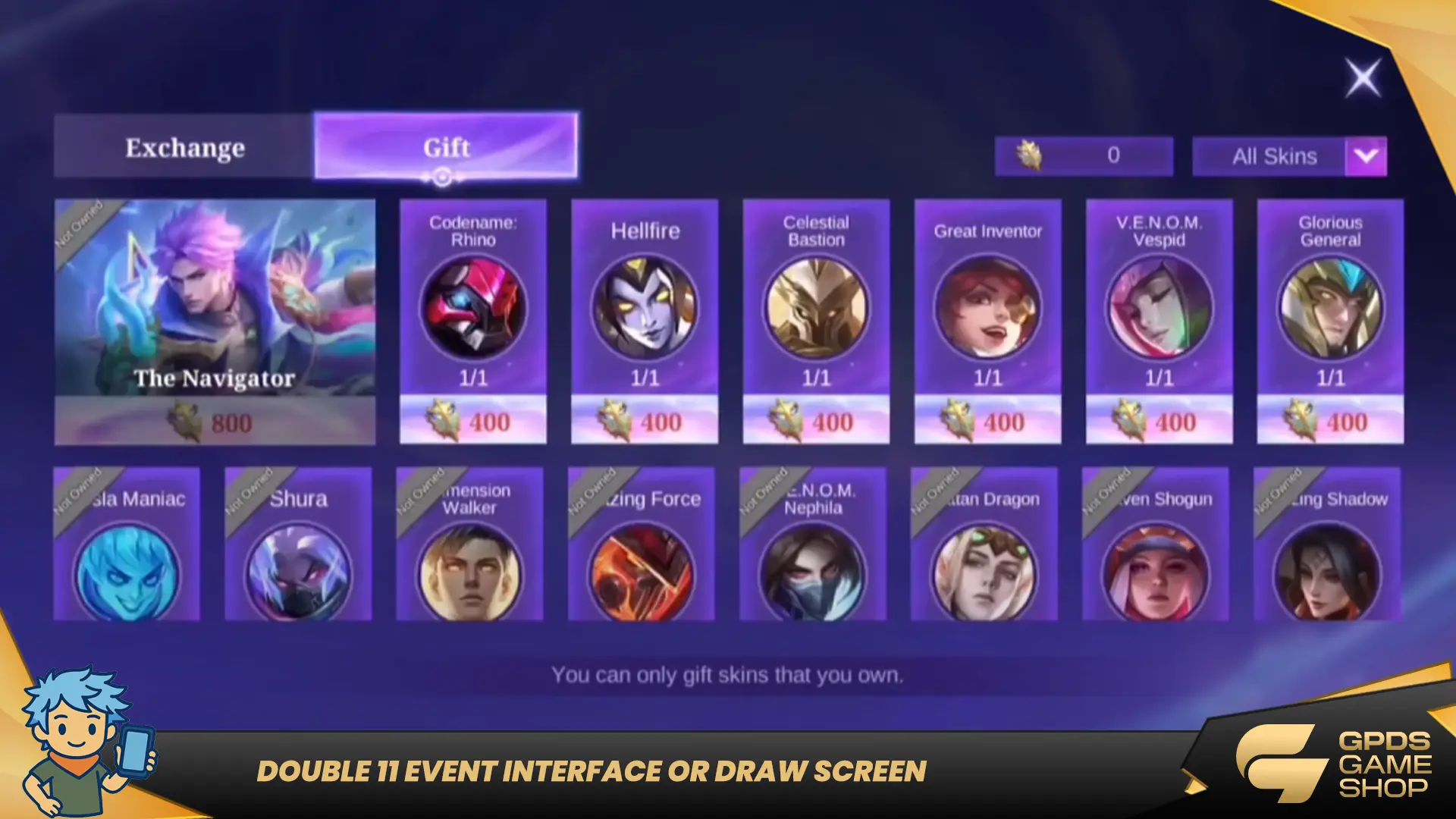Open the All Skins filter dropdown

1365,156
